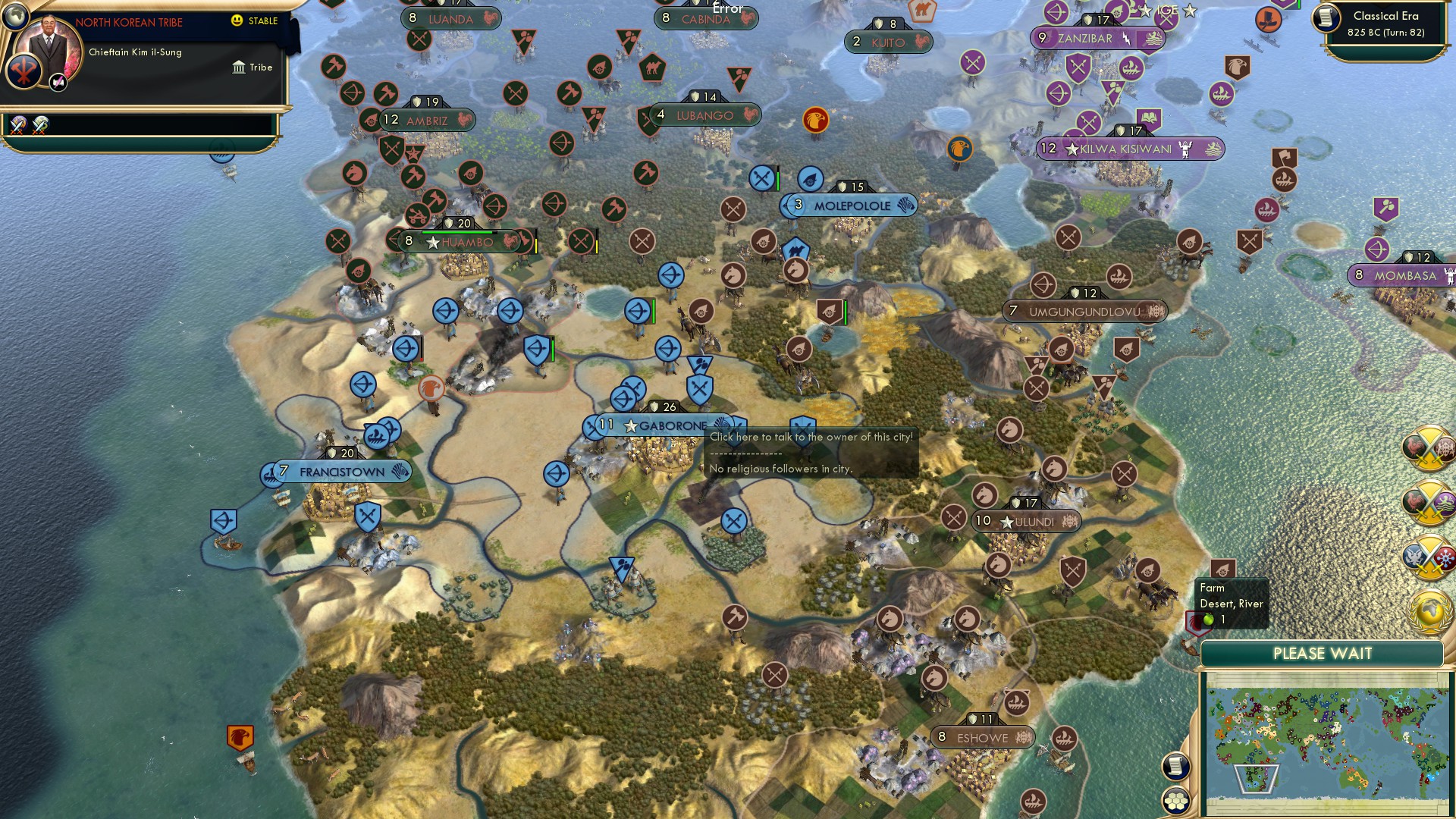The width and height of the screenshot is (1456, 819).
Task: Click the Tribe government building icon
Action: coord(240,68)
